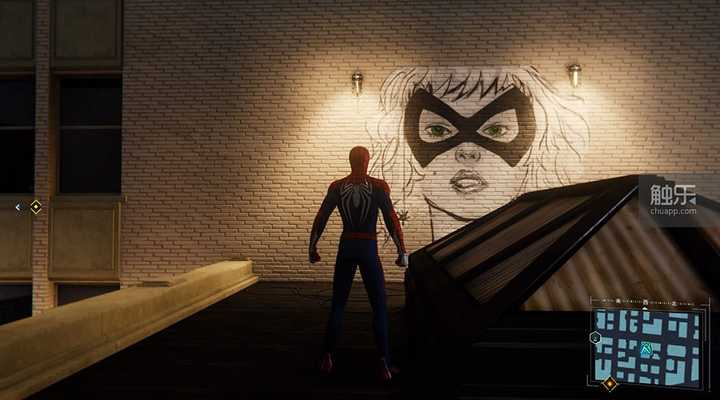Image resolution: width=720 pixels, height=400 pixels.
Task: Select the yellow diamond objective waypoint
Action: [x=36, y=207]
